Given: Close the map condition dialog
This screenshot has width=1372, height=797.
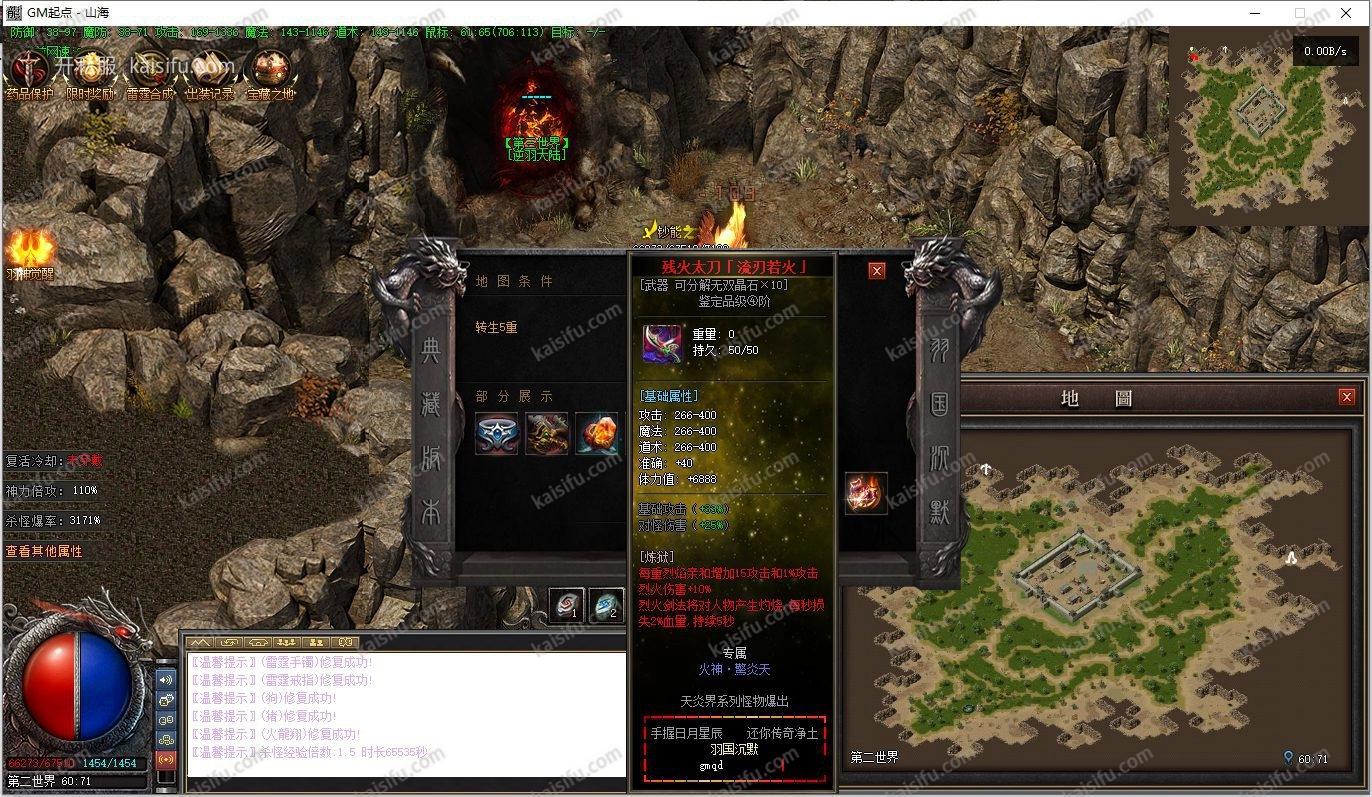Looking at the screenshot, I should click(876, 270).
